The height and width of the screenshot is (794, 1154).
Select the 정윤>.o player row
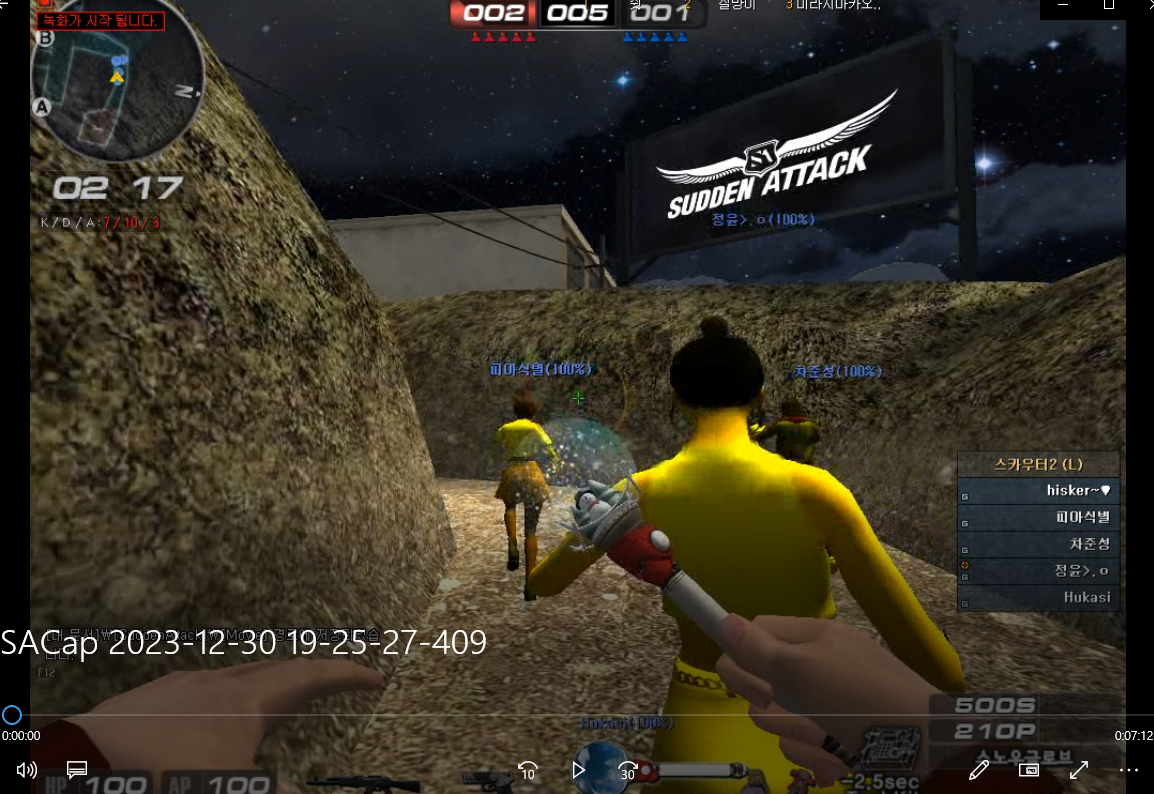(x=1040, y=571)
